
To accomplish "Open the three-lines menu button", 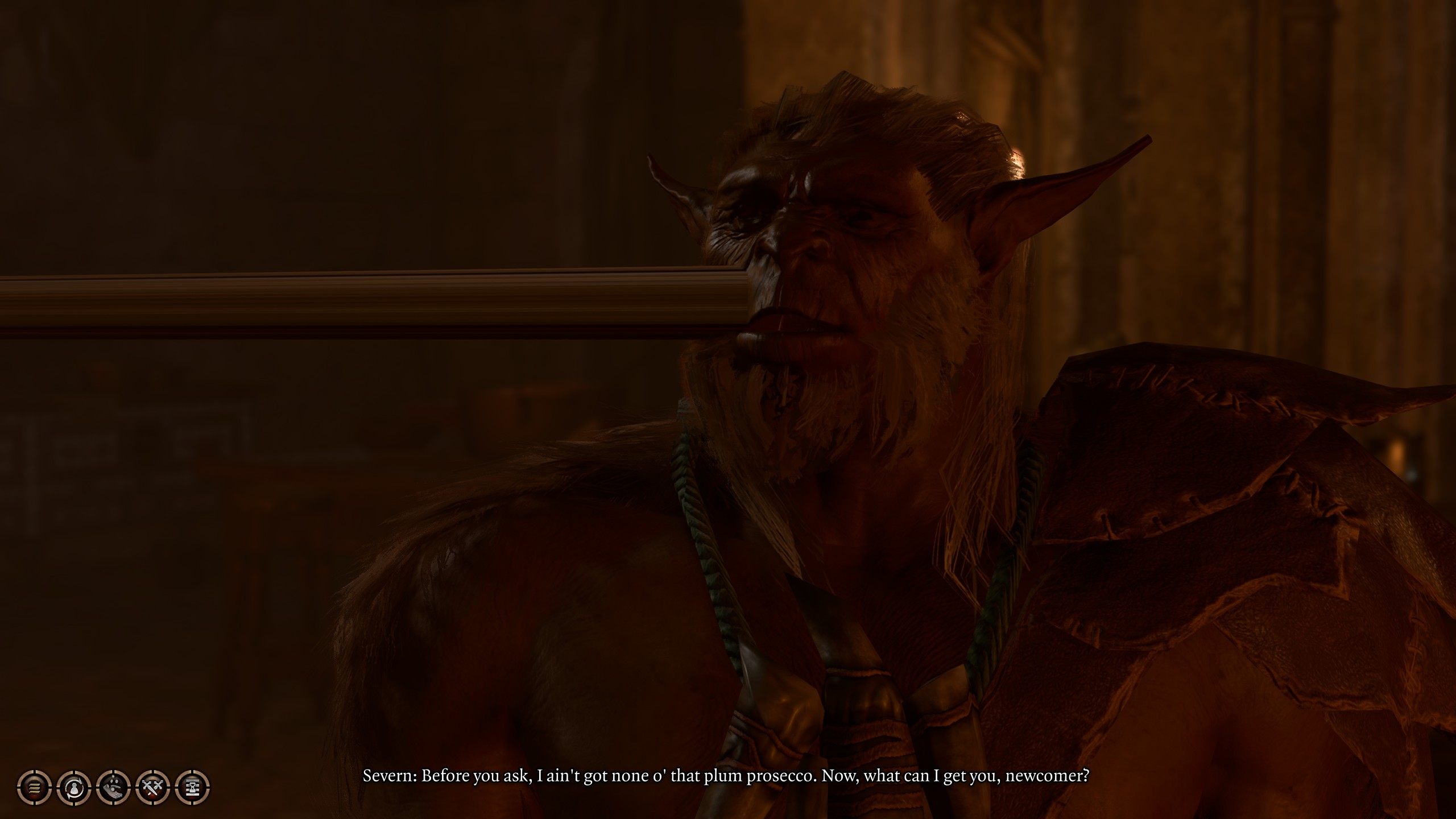I will (x=34, y=788).
